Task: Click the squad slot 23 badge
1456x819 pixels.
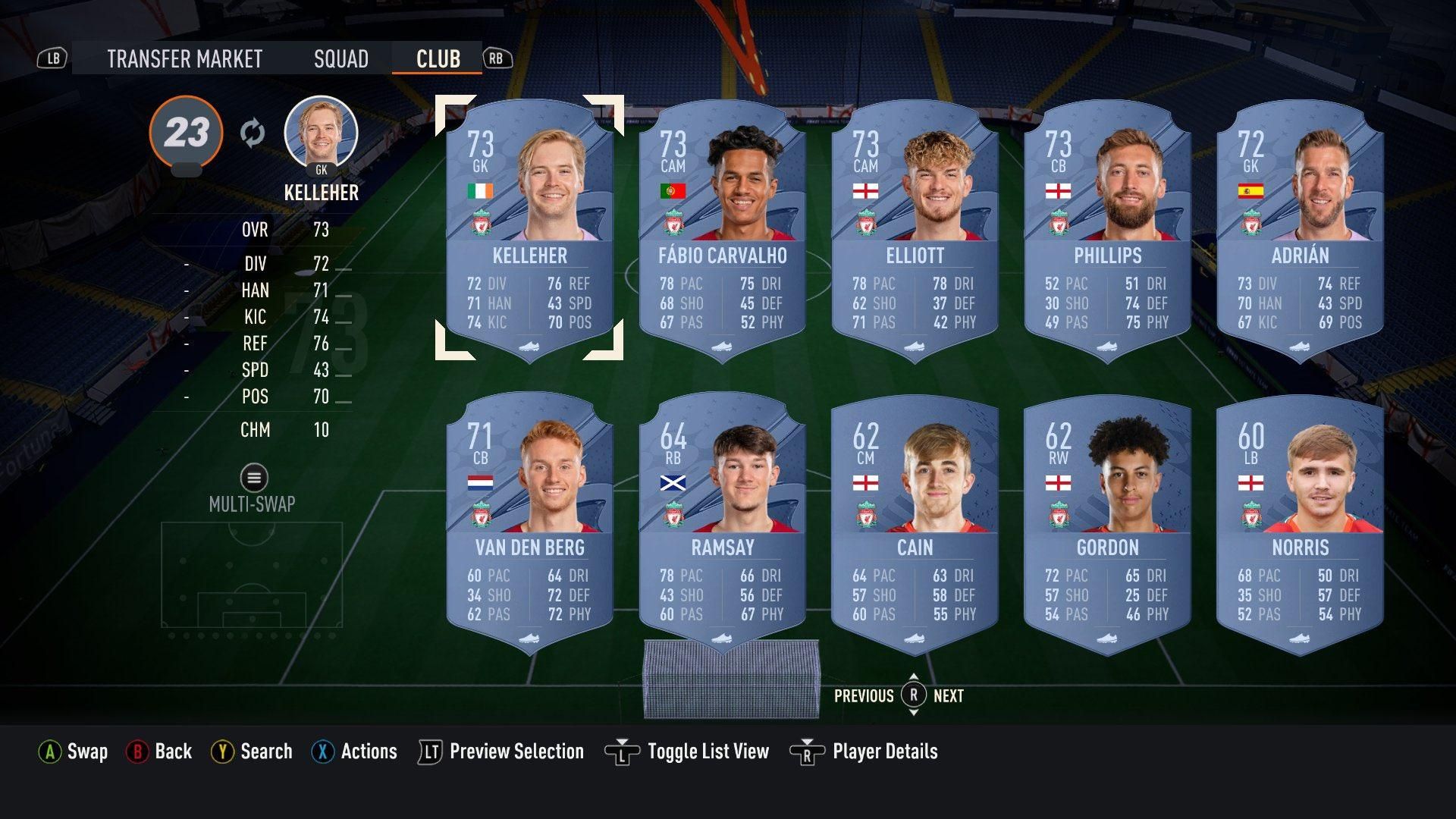Action: tap(186, 133)
